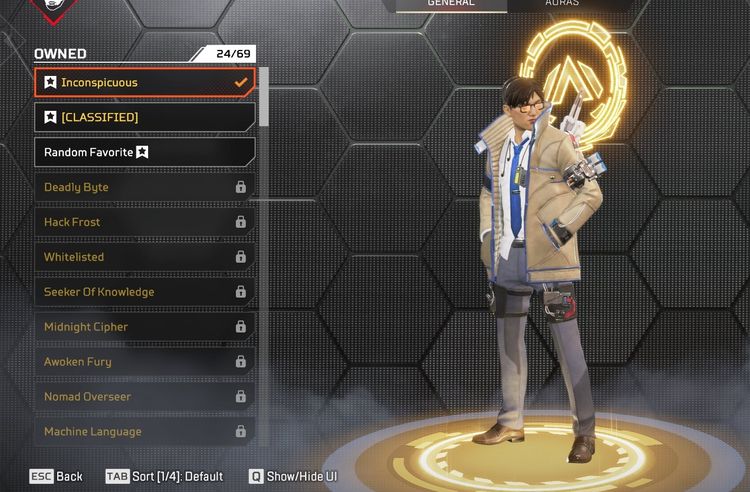Image resolution: width=750 pixels, height=492 pixels.
Task: Select the locked Deadly Byte skin
Action: [x=145, y=187]
